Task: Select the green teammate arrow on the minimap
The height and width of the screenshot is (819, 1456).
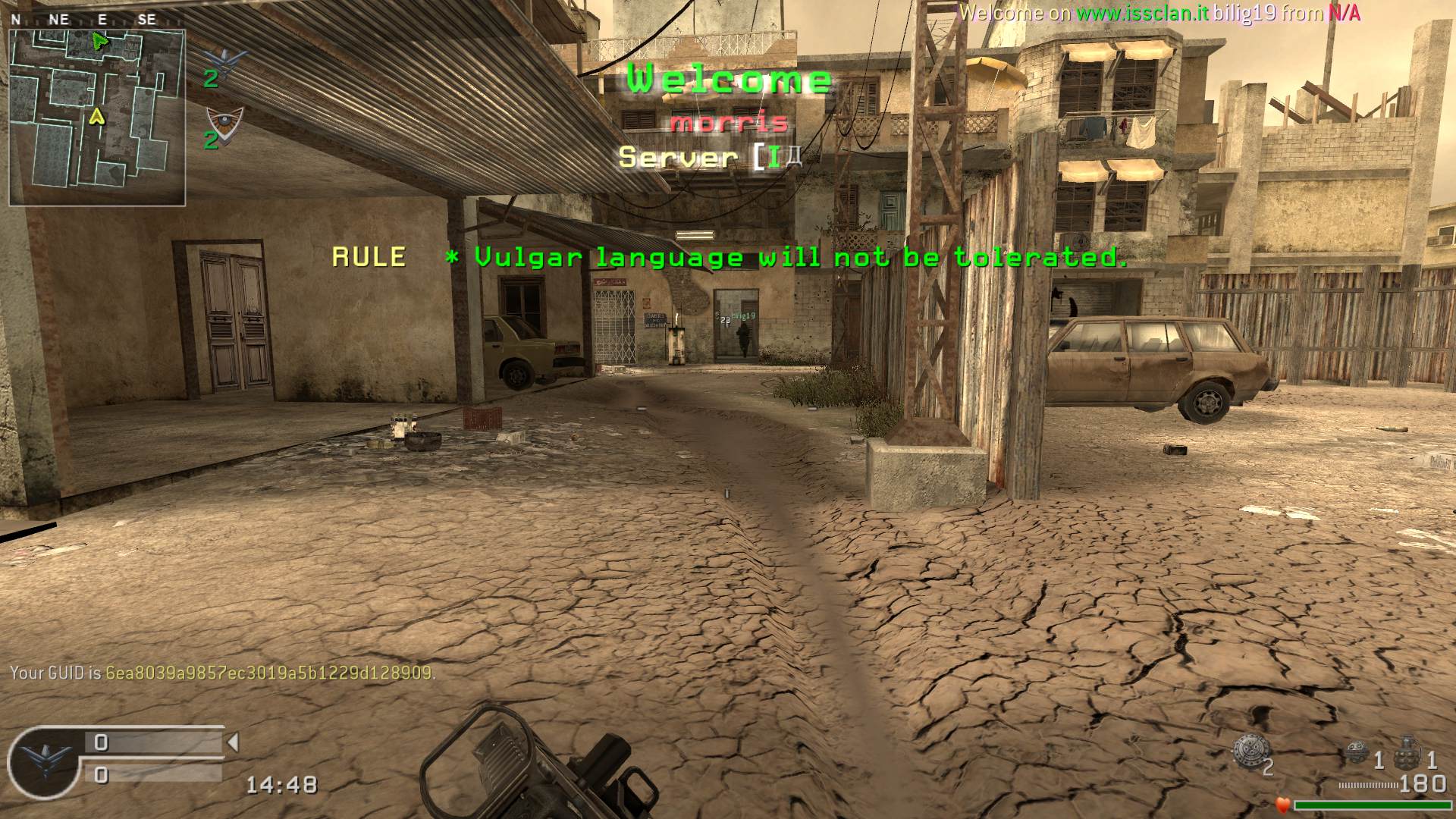Action: pyautogui.click(x=99, y=41)
